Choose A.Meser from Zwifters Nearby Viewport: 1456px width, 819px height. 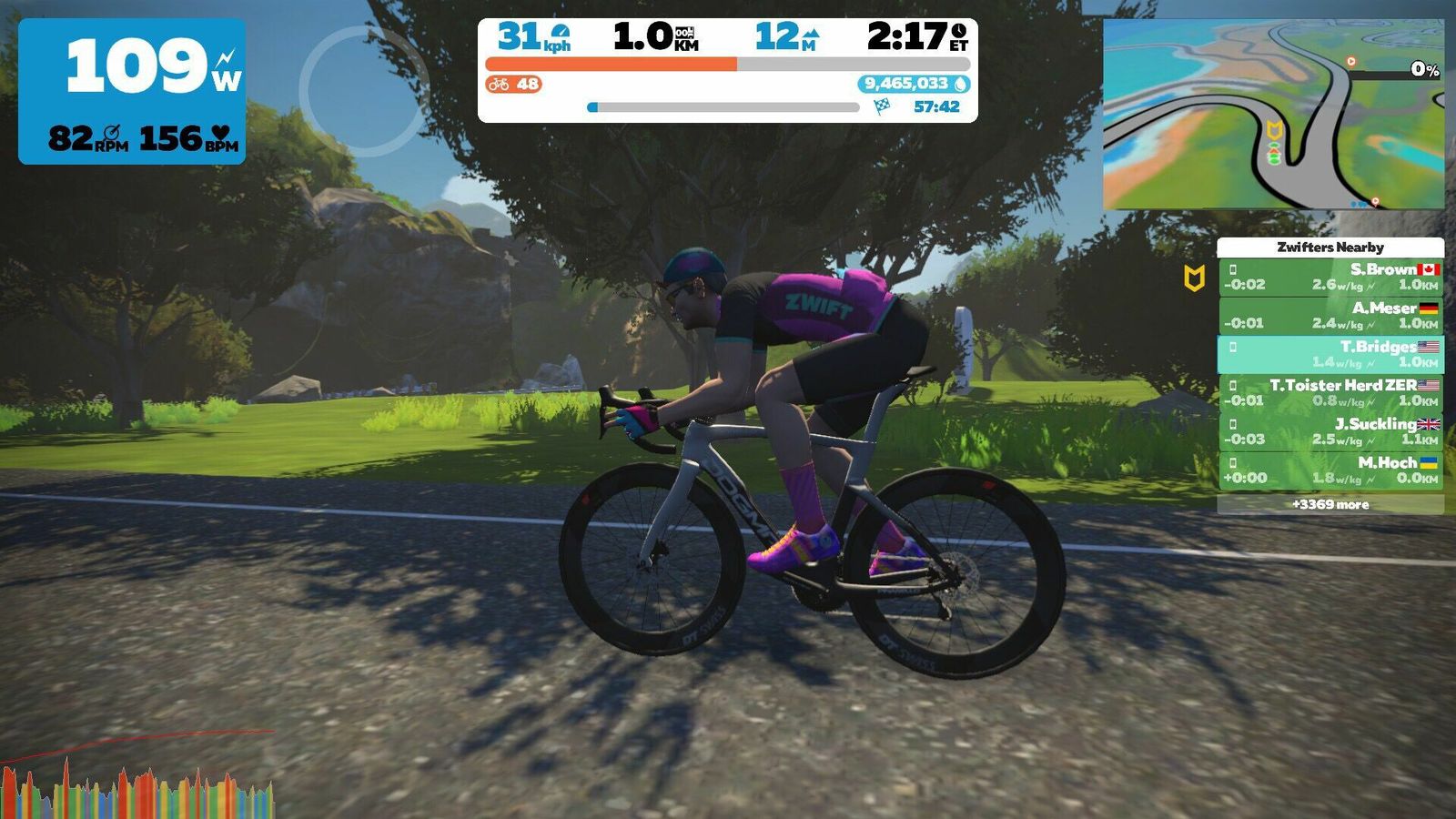coord(1330,316)
